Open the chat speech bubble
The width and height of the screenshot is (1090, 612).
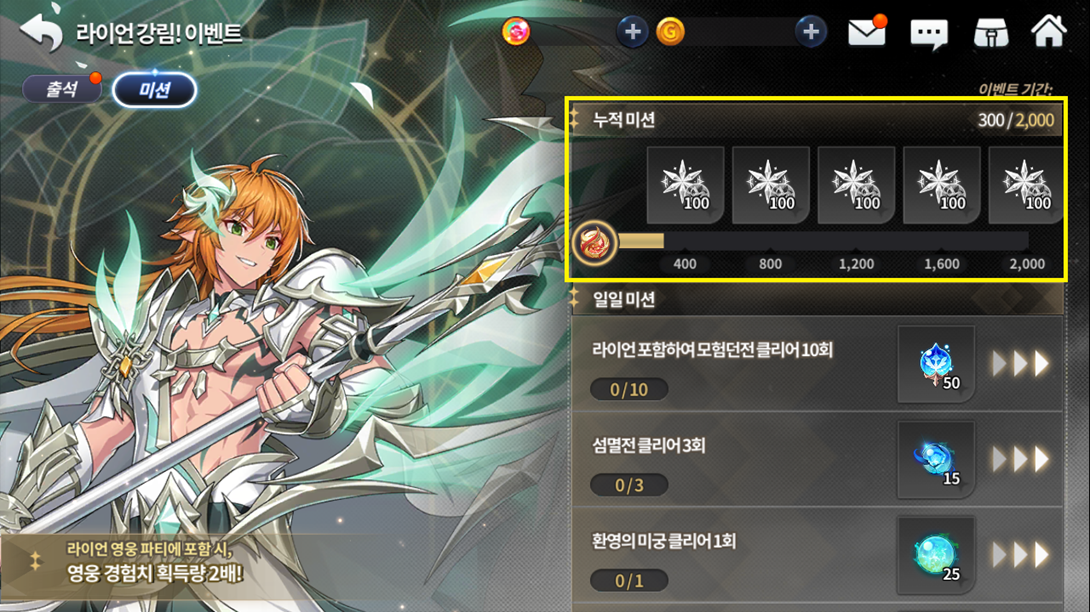929,34
